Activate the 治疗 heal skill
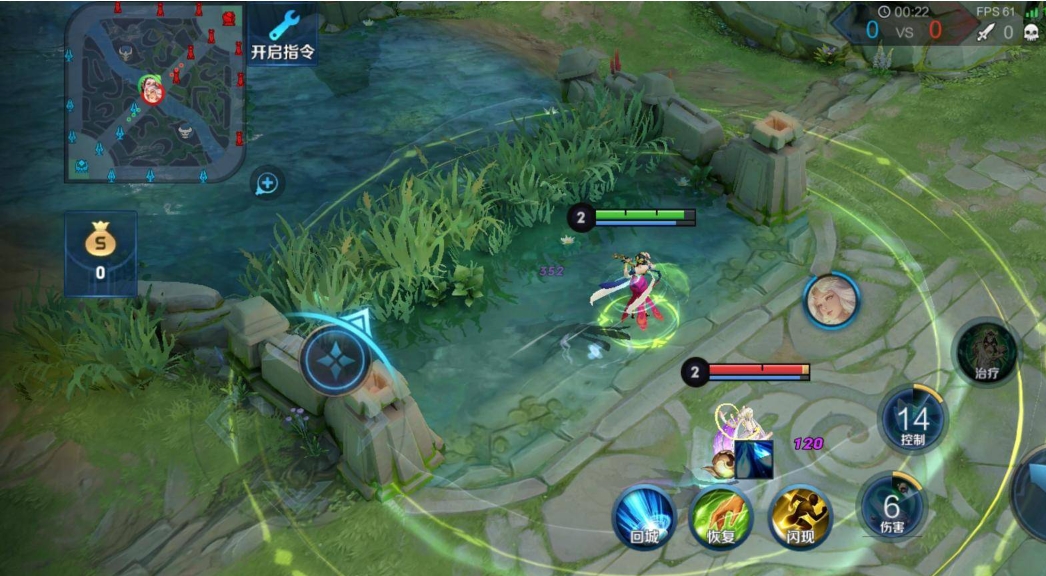The width and height of the screenshot is (1046, 576). click(x=986, y=353)
